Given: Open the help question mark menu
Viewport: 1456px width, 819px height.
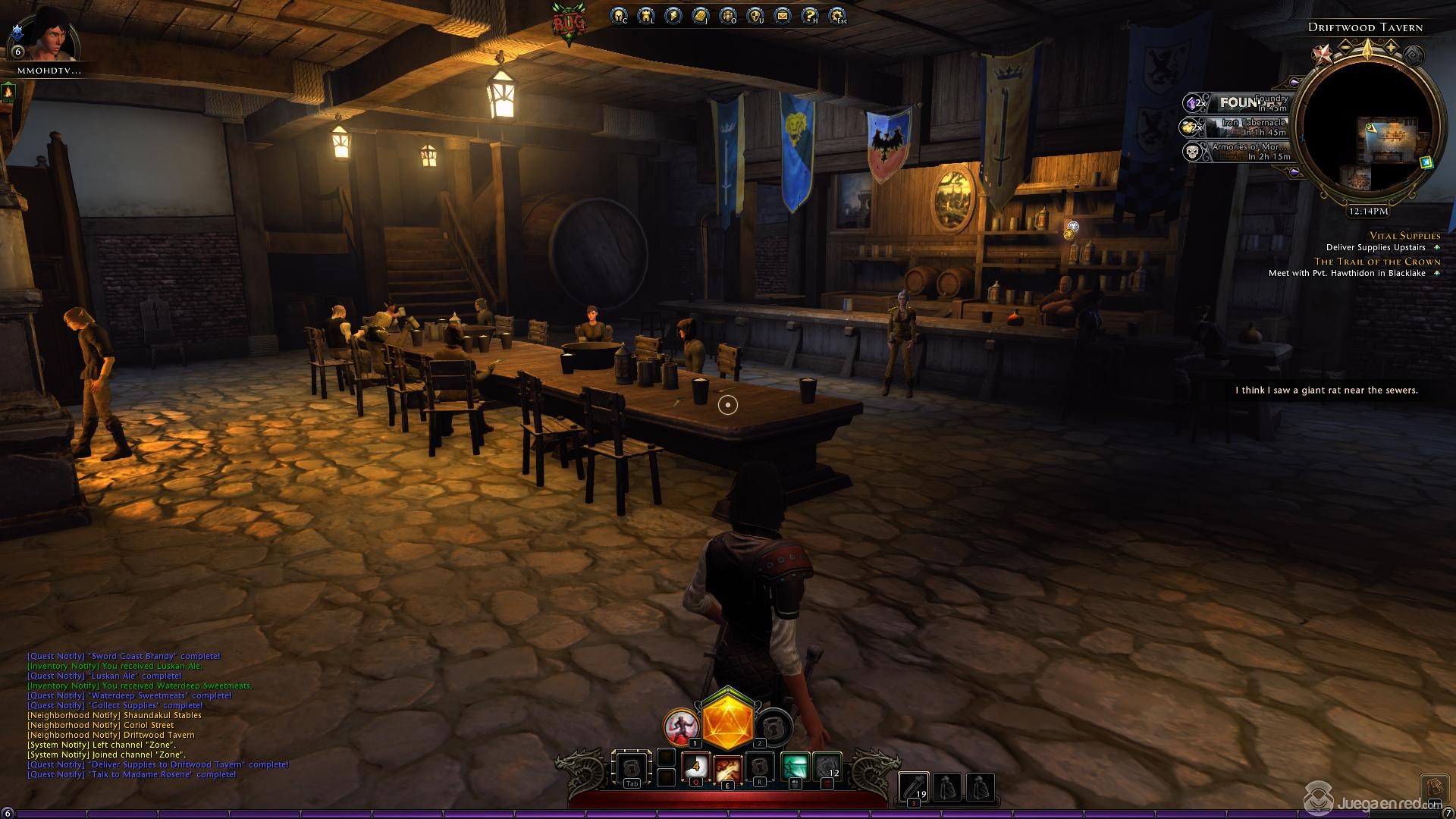Looking at the screenshot, I should (x=809, y=15).
